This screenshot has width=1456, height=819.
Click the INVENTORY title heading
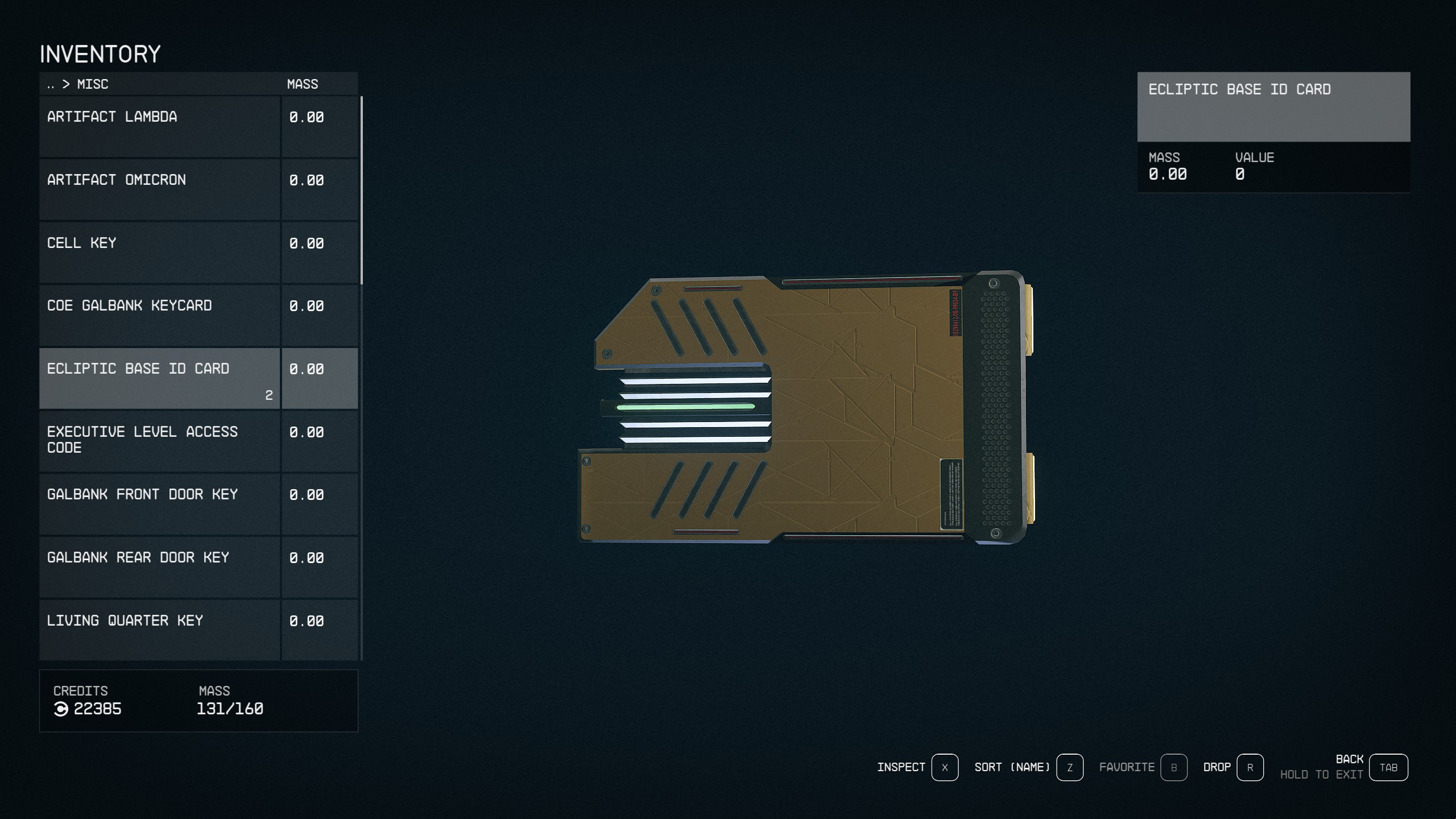tap(100, 54)
